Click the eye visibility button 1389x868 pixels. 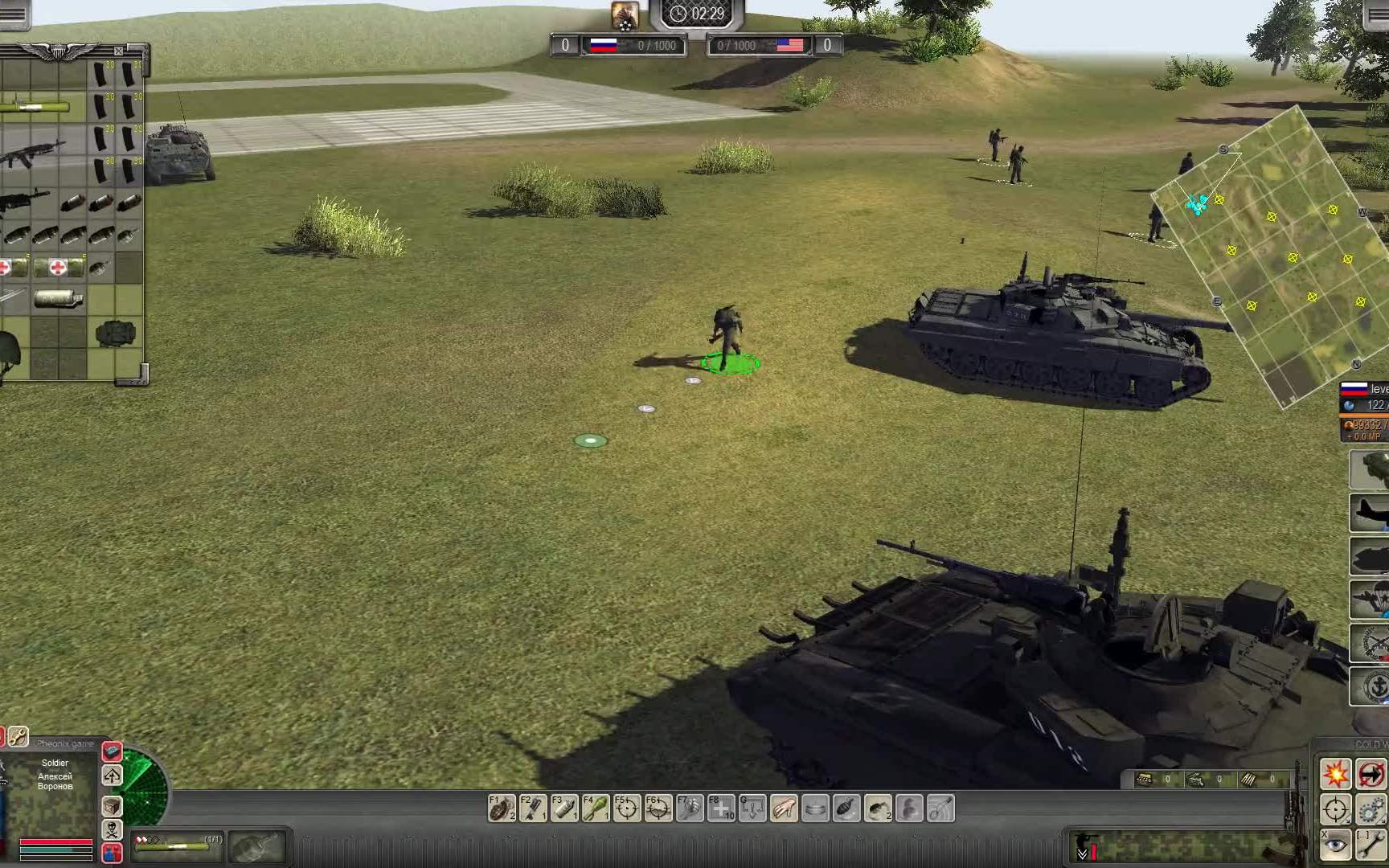coord(1335,845)
